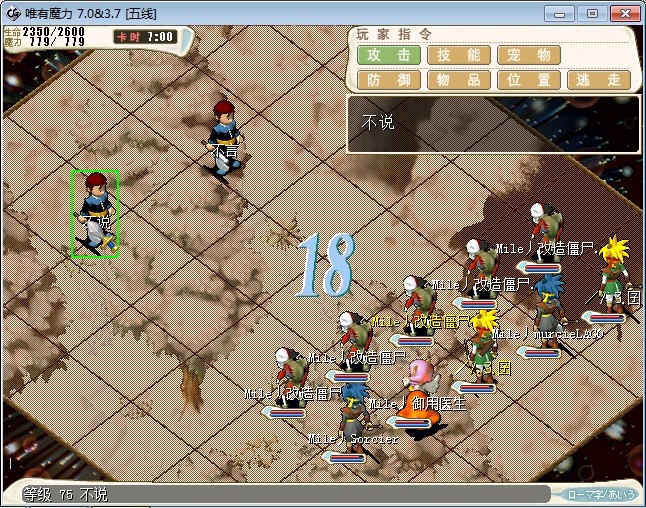Toggle the ローマ字/あいう input mode

point(600,494)
